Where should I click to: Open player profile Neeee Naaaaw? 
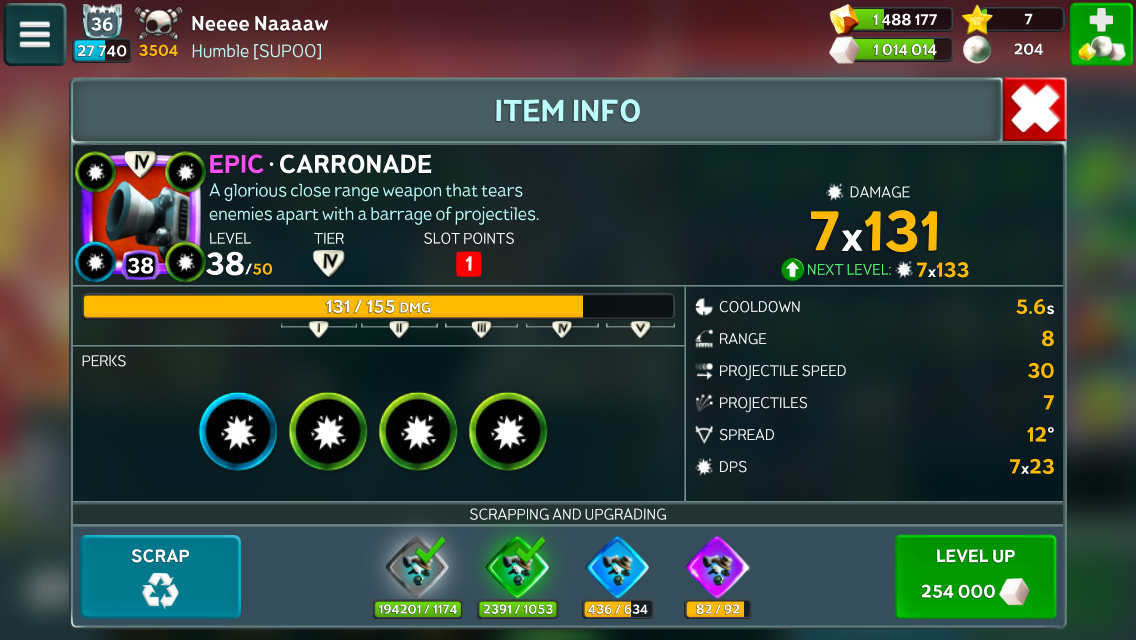(259, 23)
